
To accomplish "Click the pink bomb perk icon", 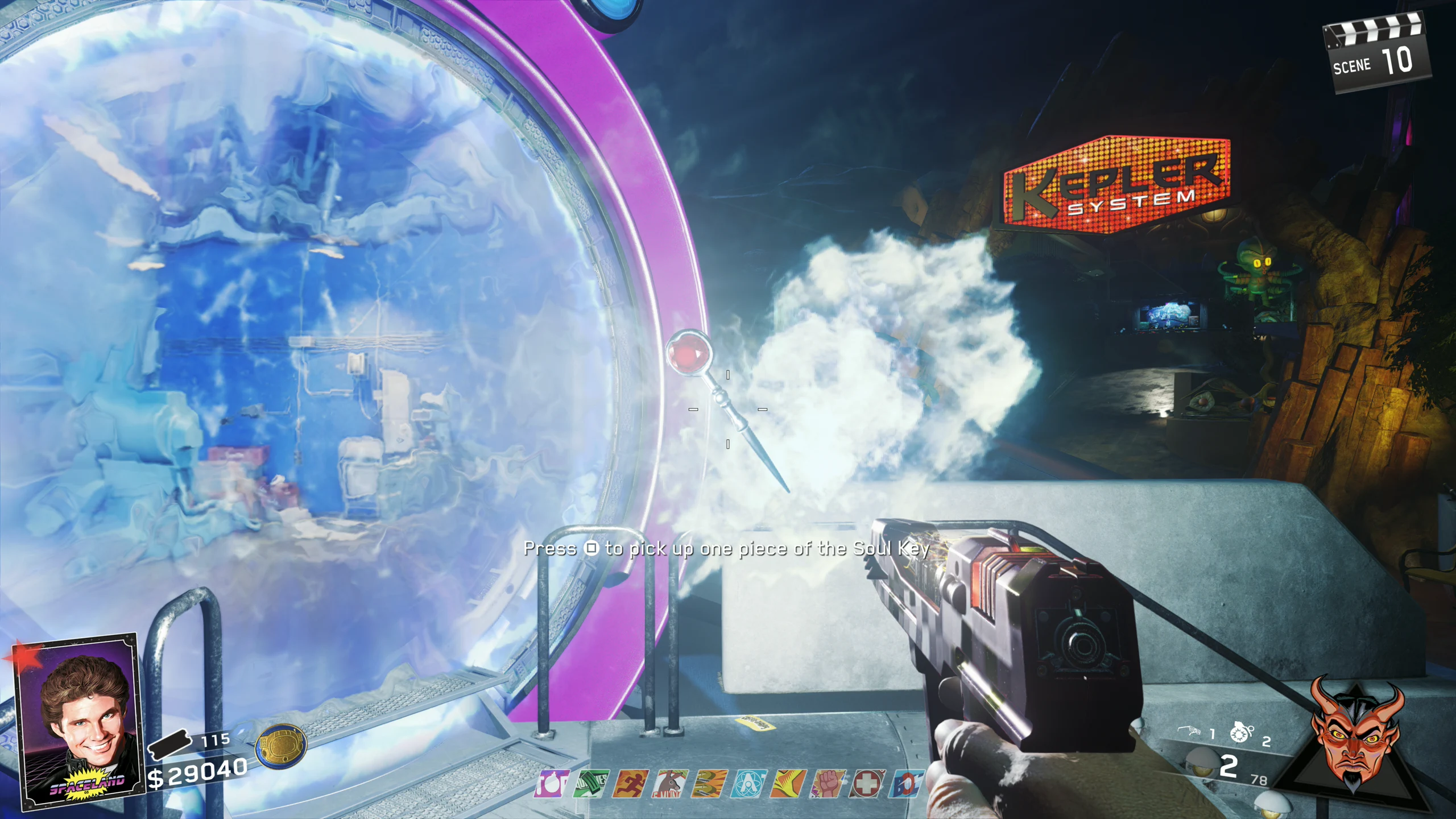I will [x=551, y=784].
